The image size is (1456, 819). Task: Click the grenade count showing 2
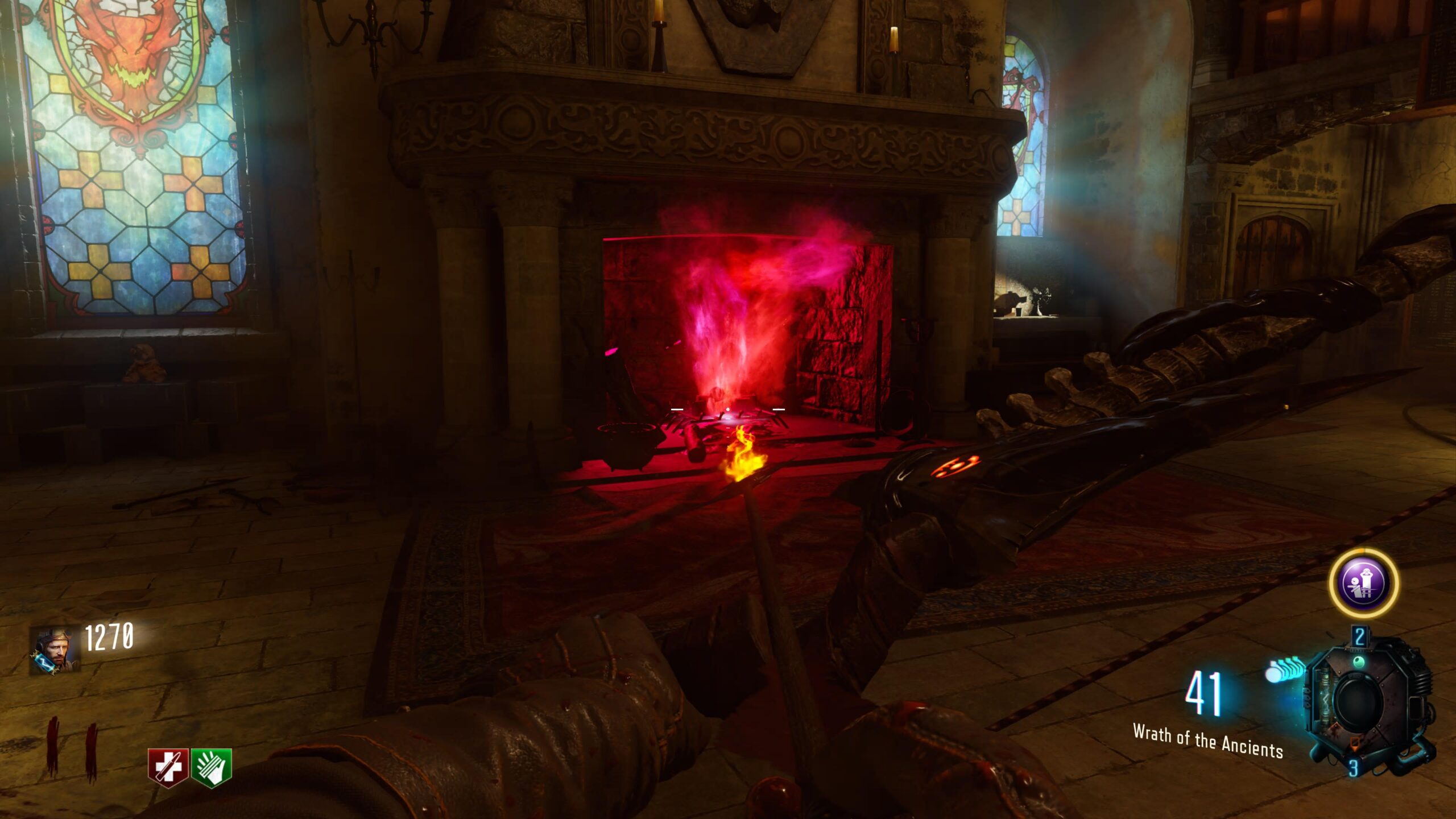click(1359, 636)
